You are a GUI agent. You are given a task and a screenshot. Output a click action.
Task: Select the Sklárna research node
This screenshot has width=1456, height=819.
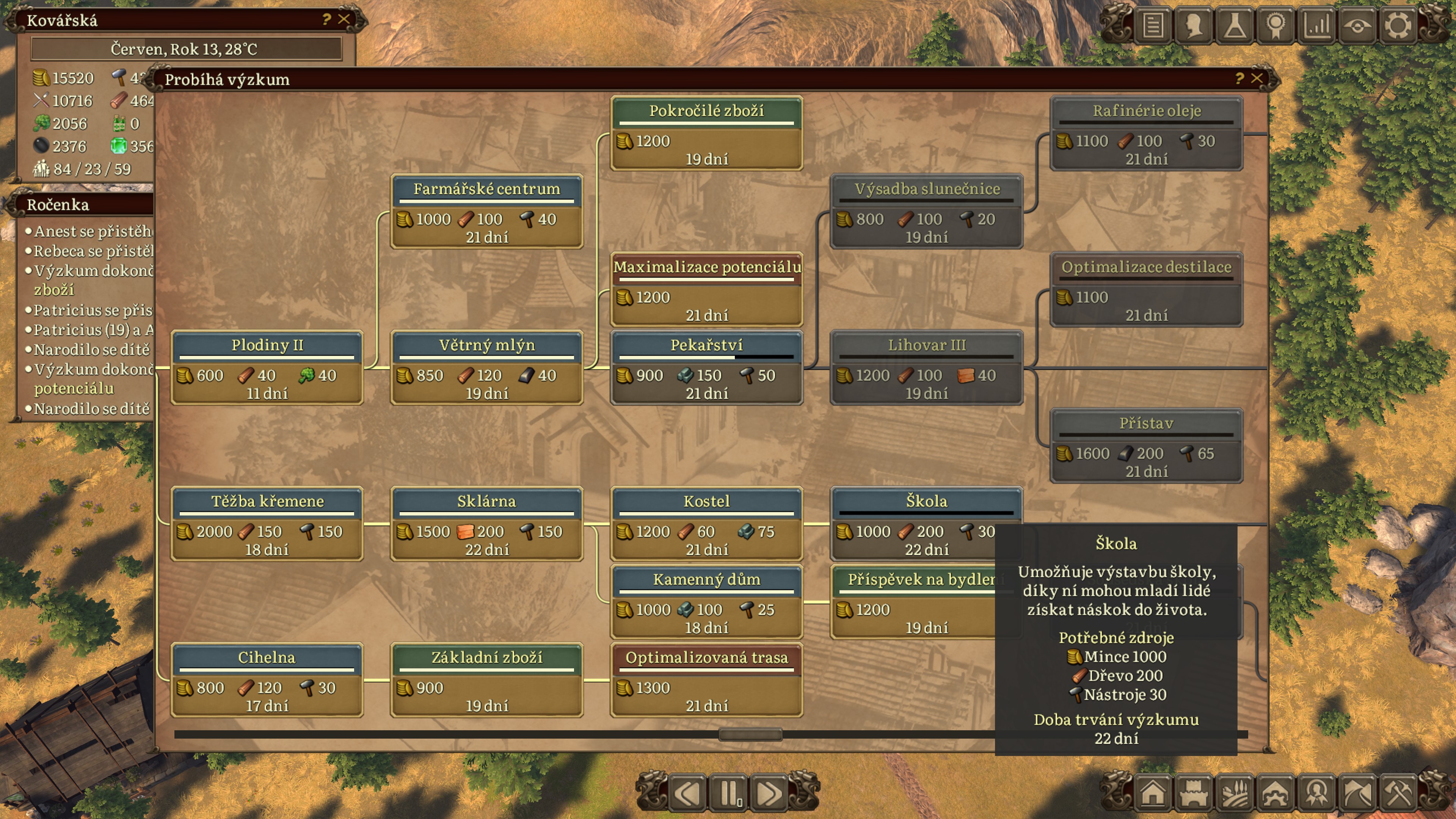click(486, 523)
